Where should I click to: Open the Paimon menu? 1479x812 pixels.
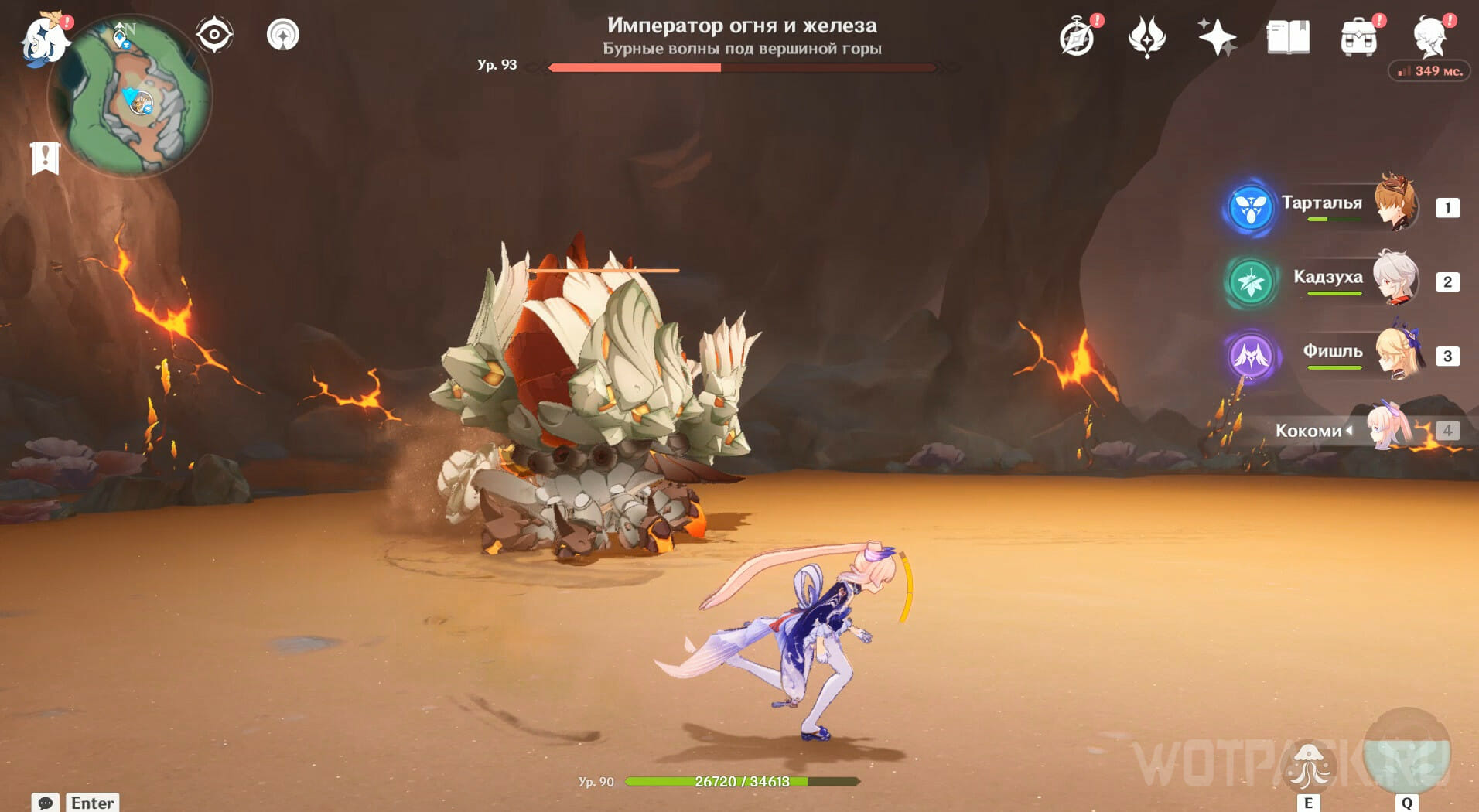pos(45,39)
